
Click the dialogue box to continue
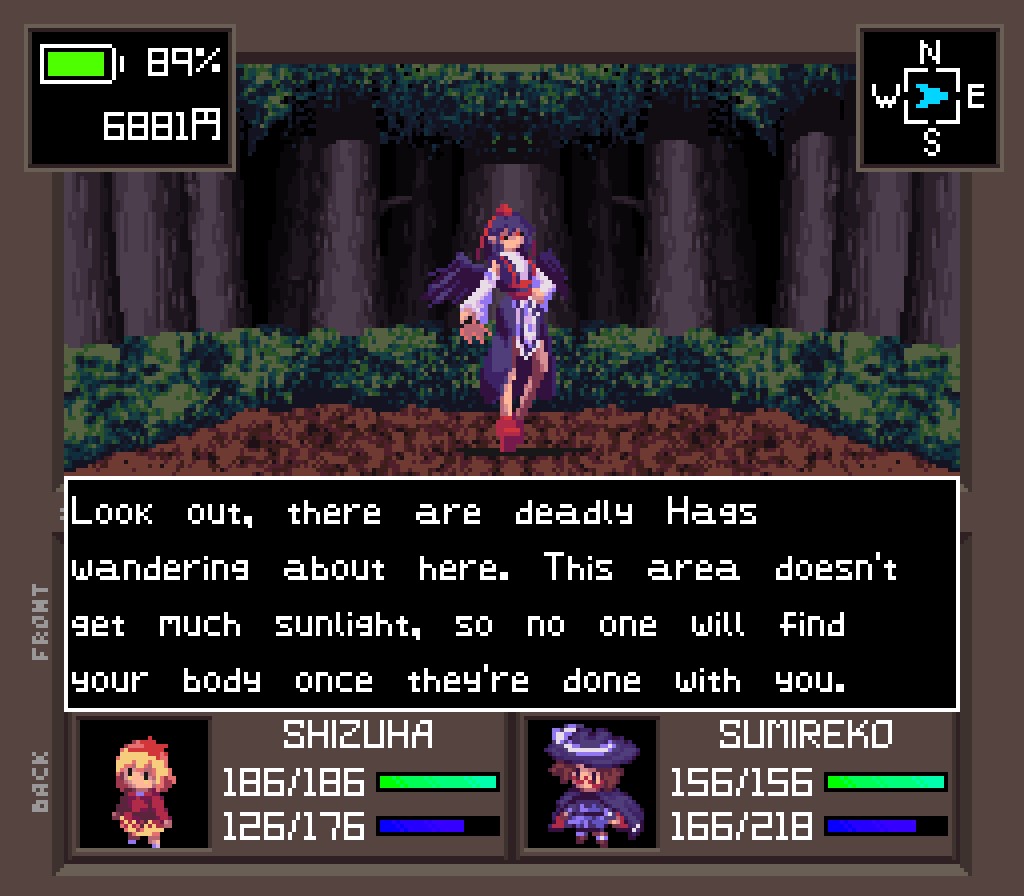(512, 595)
